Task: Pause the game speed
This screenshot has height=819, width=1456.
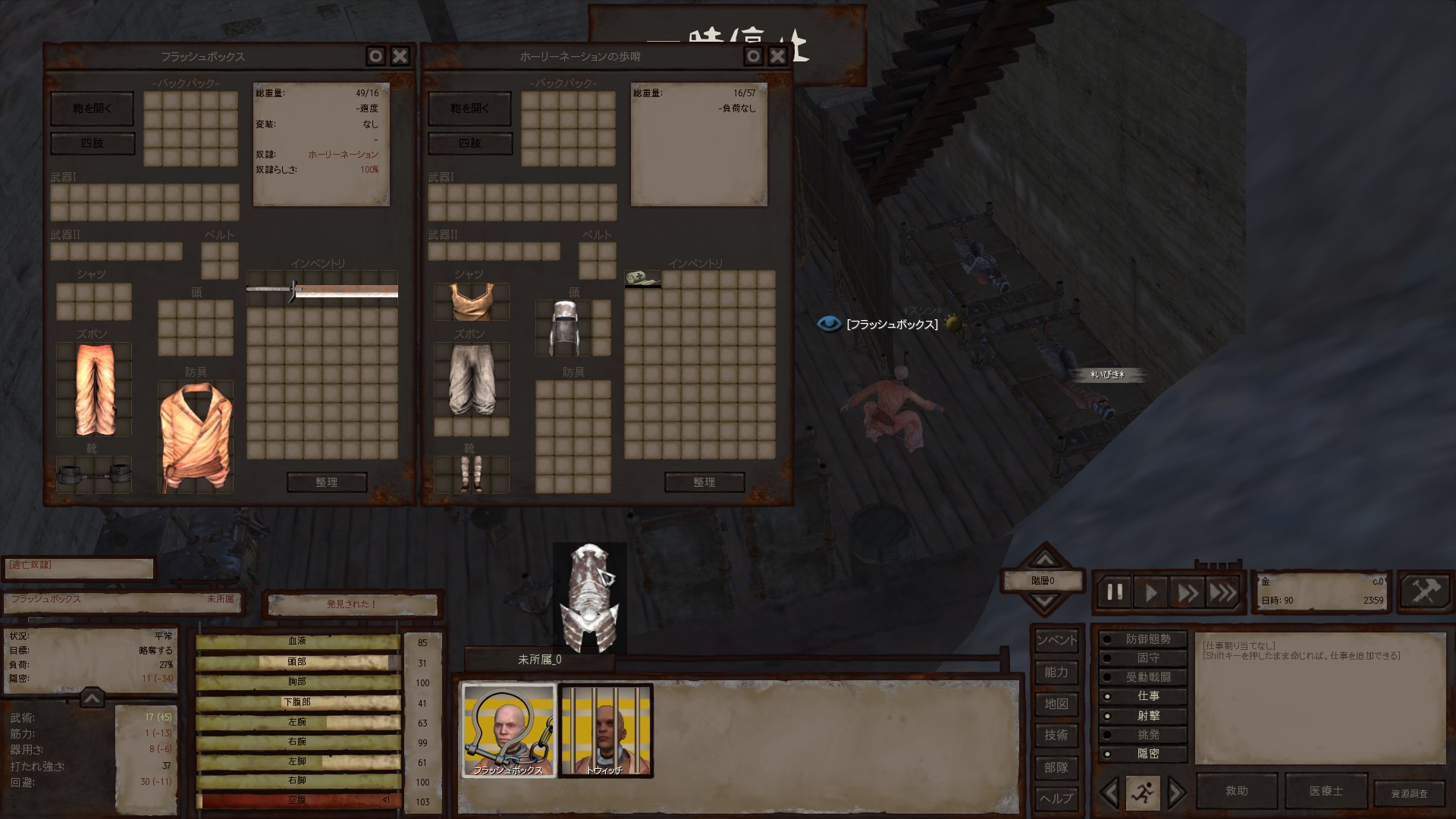Action: click(x=1115, y=592)
